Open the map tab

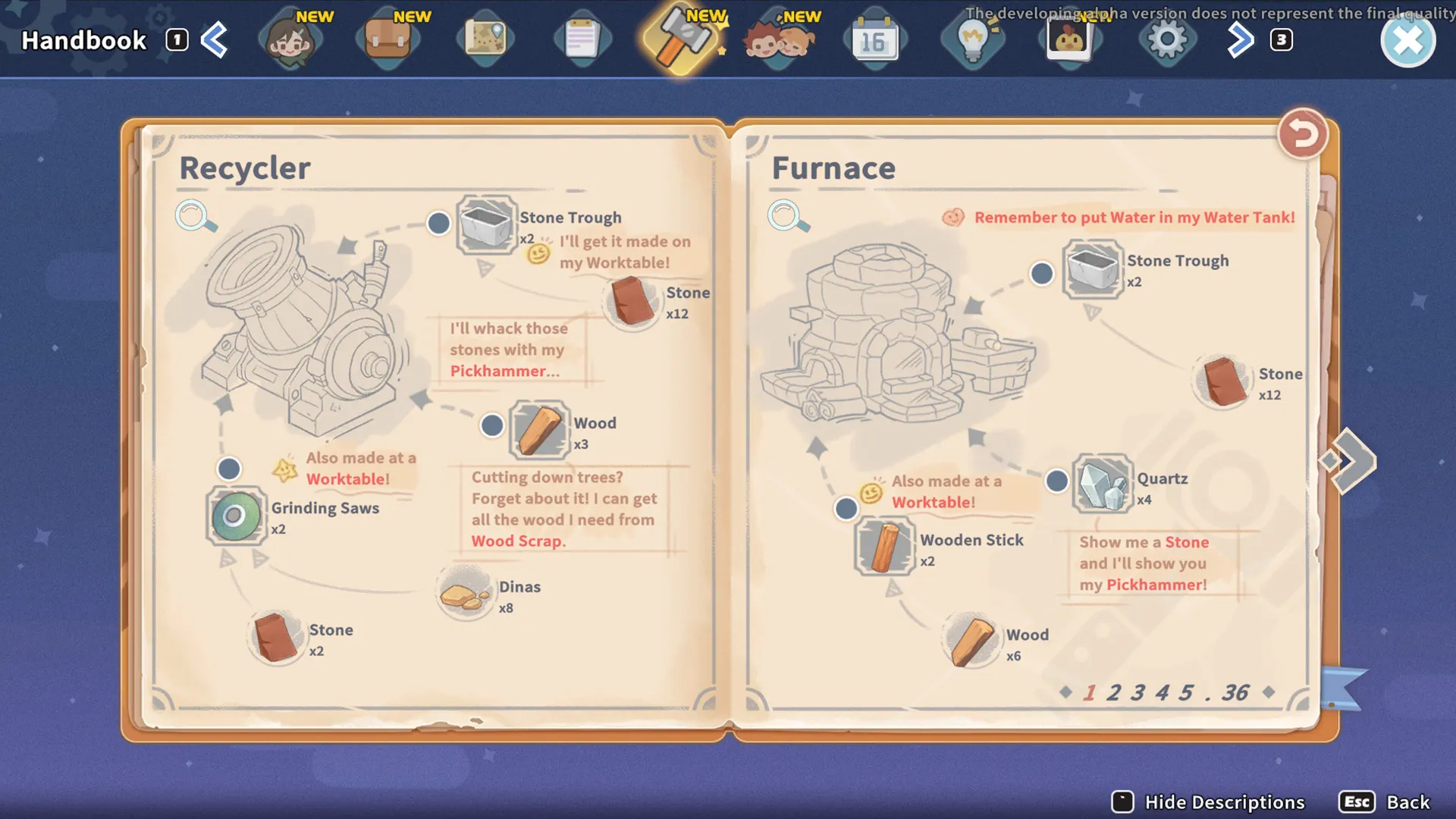[x=485, y=41]
